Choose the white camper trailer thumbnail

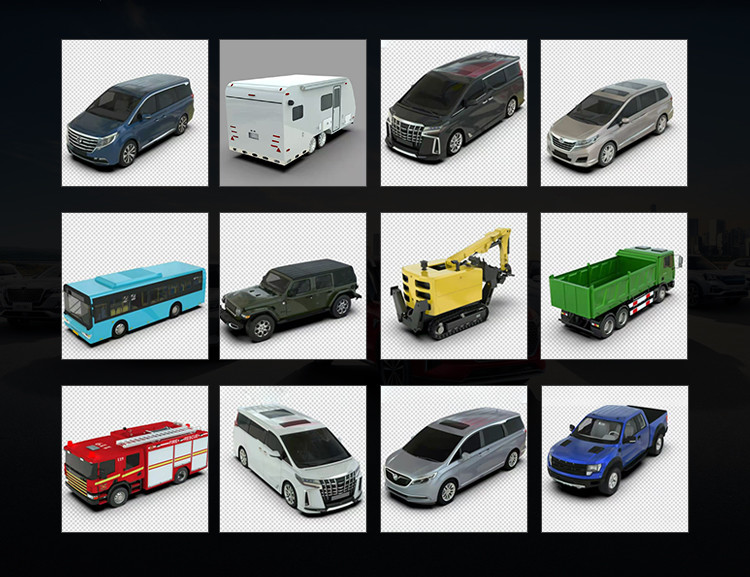coord(293,113)
